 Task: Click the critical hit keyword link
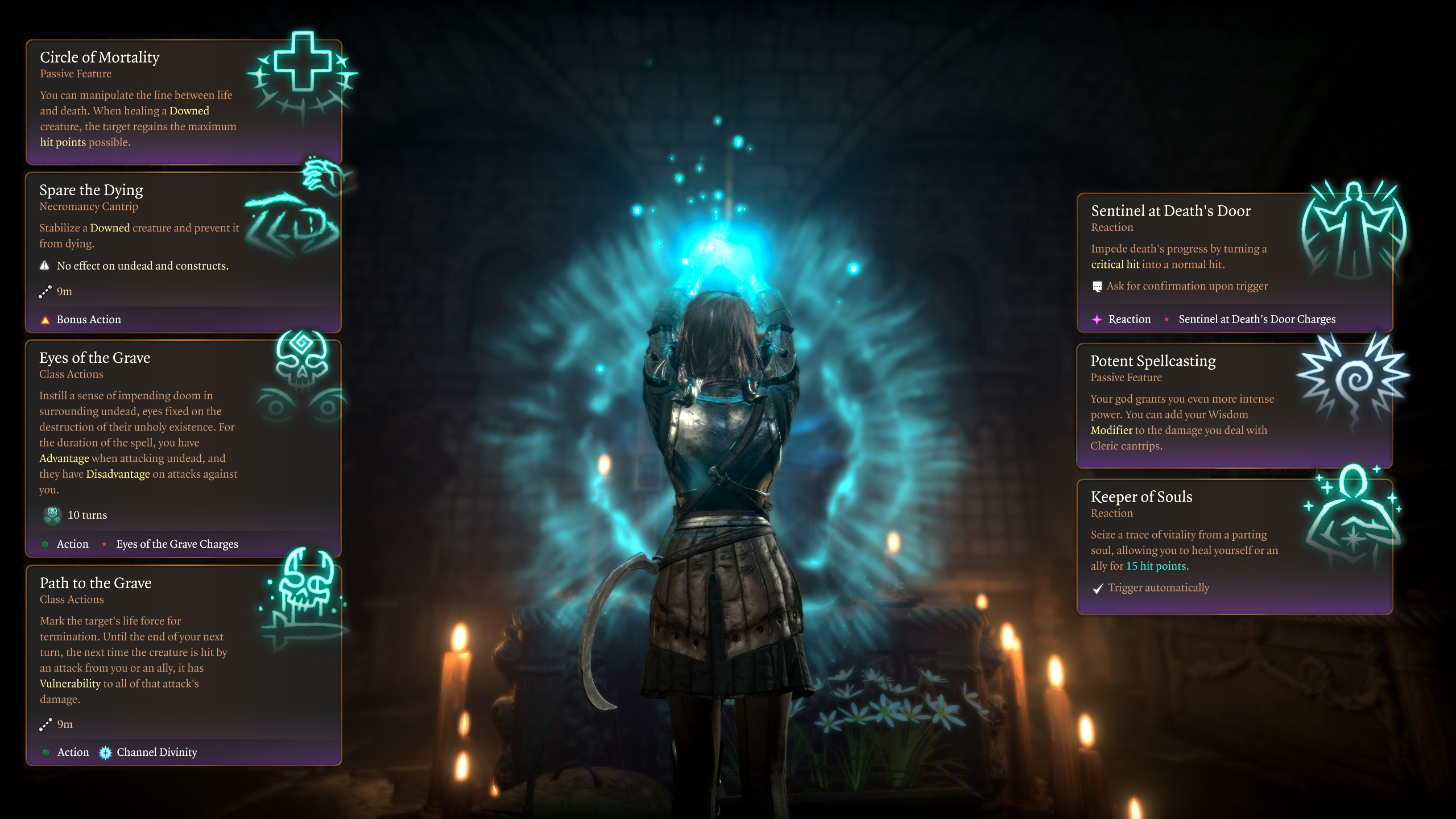[1115, 264]
